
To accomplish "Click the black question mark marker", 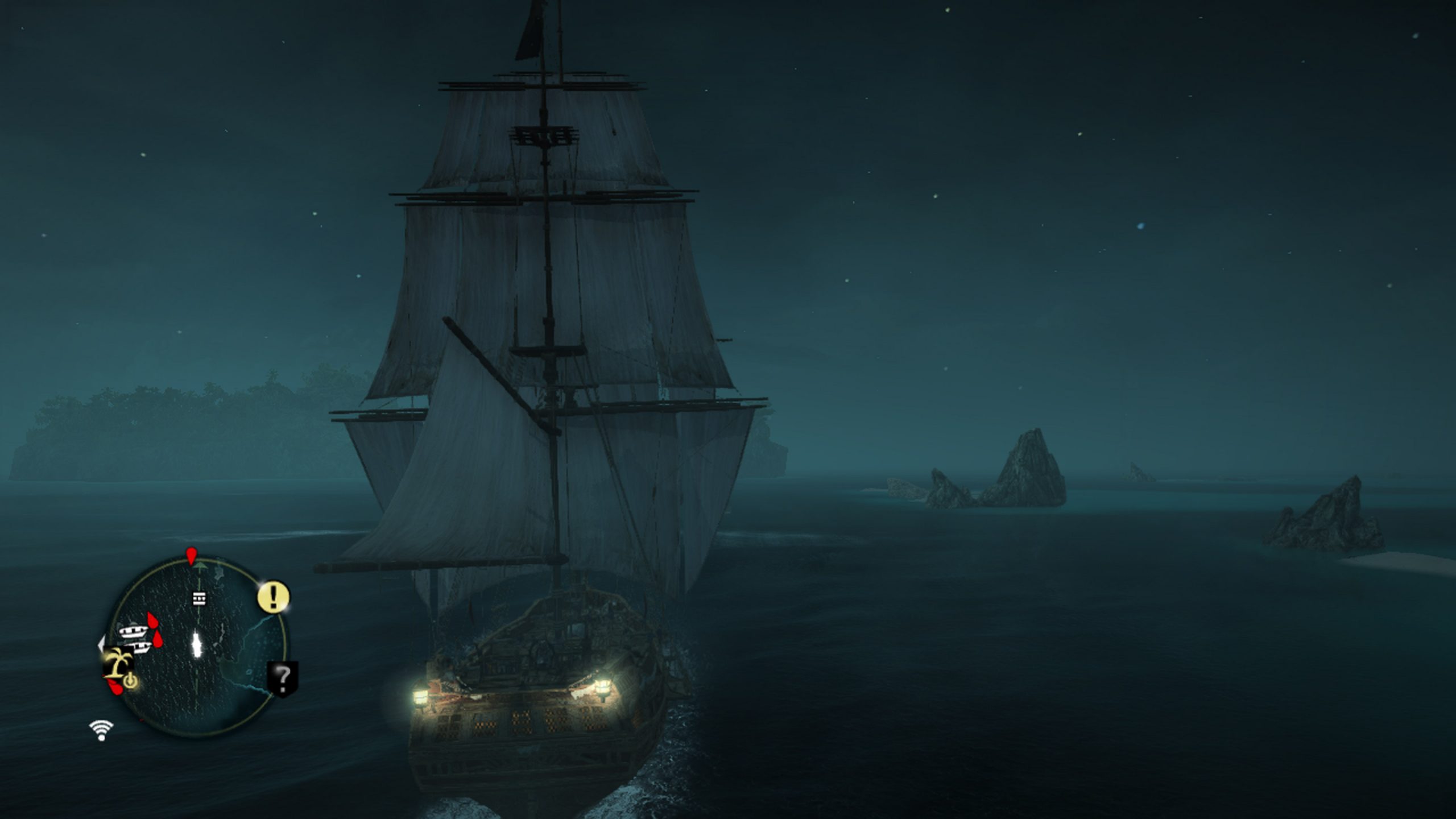I will (283, 677).
